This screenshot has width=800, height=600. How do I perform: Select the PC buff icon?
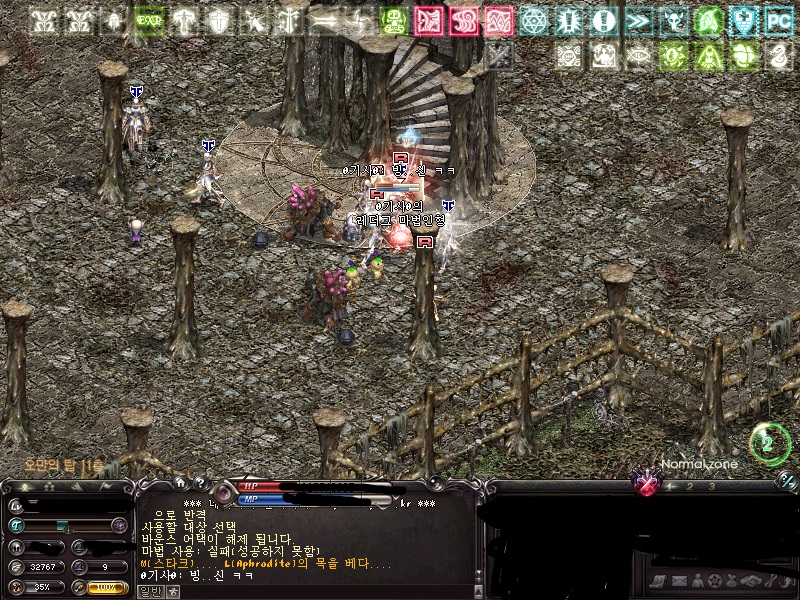coord(777,20)
